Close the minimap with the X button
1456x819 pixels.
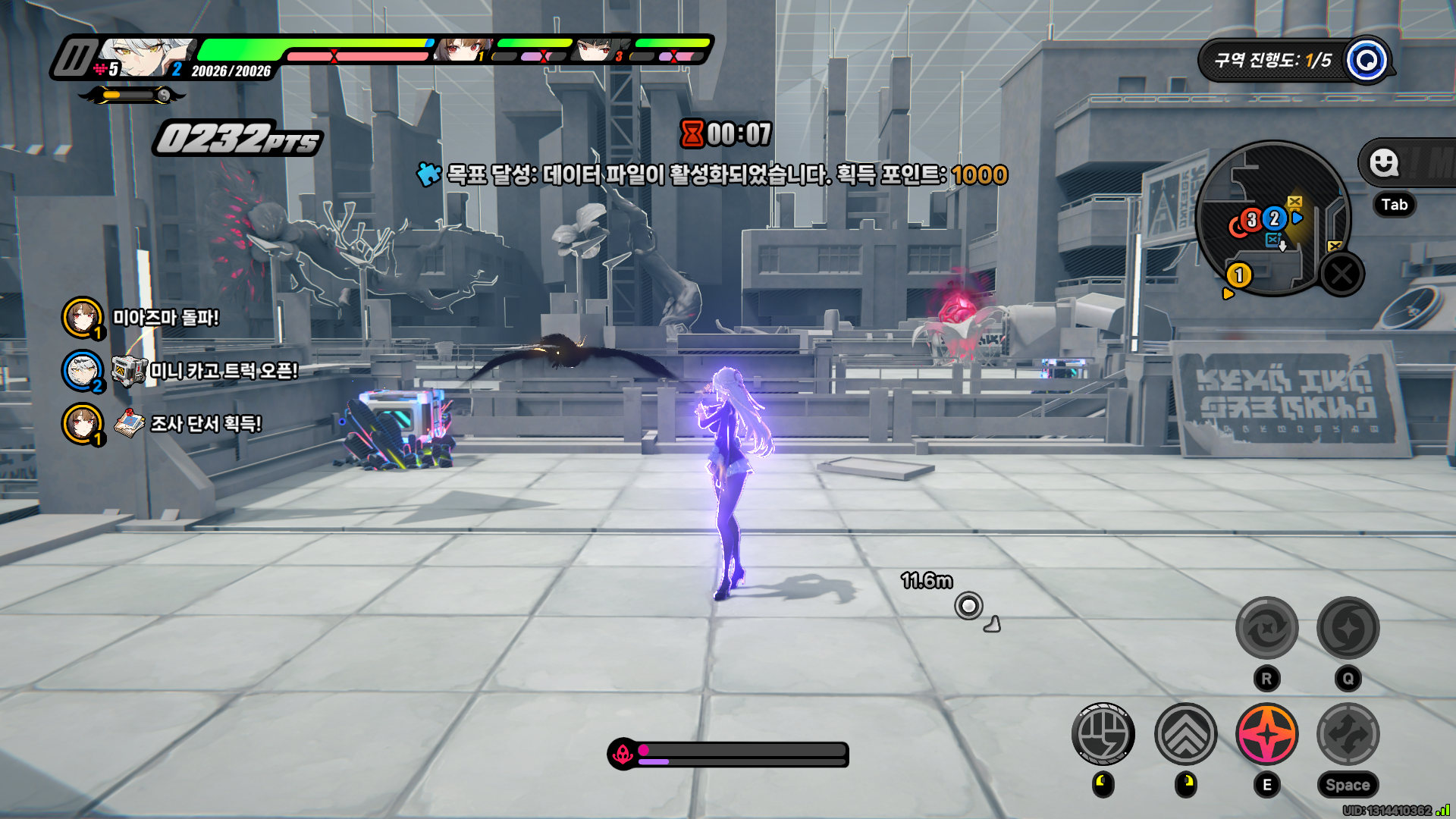click(1341, 274)
